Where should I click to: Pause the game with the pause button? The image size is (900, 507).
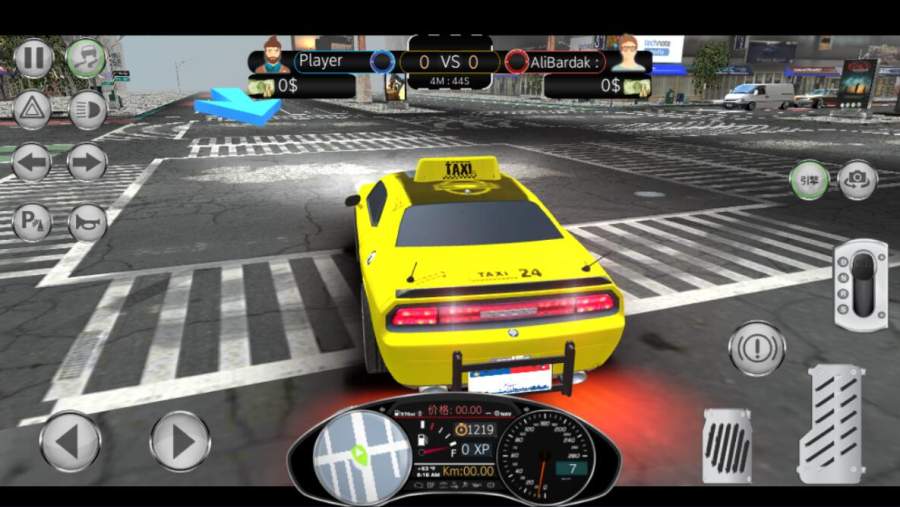[x=33, y=58]
